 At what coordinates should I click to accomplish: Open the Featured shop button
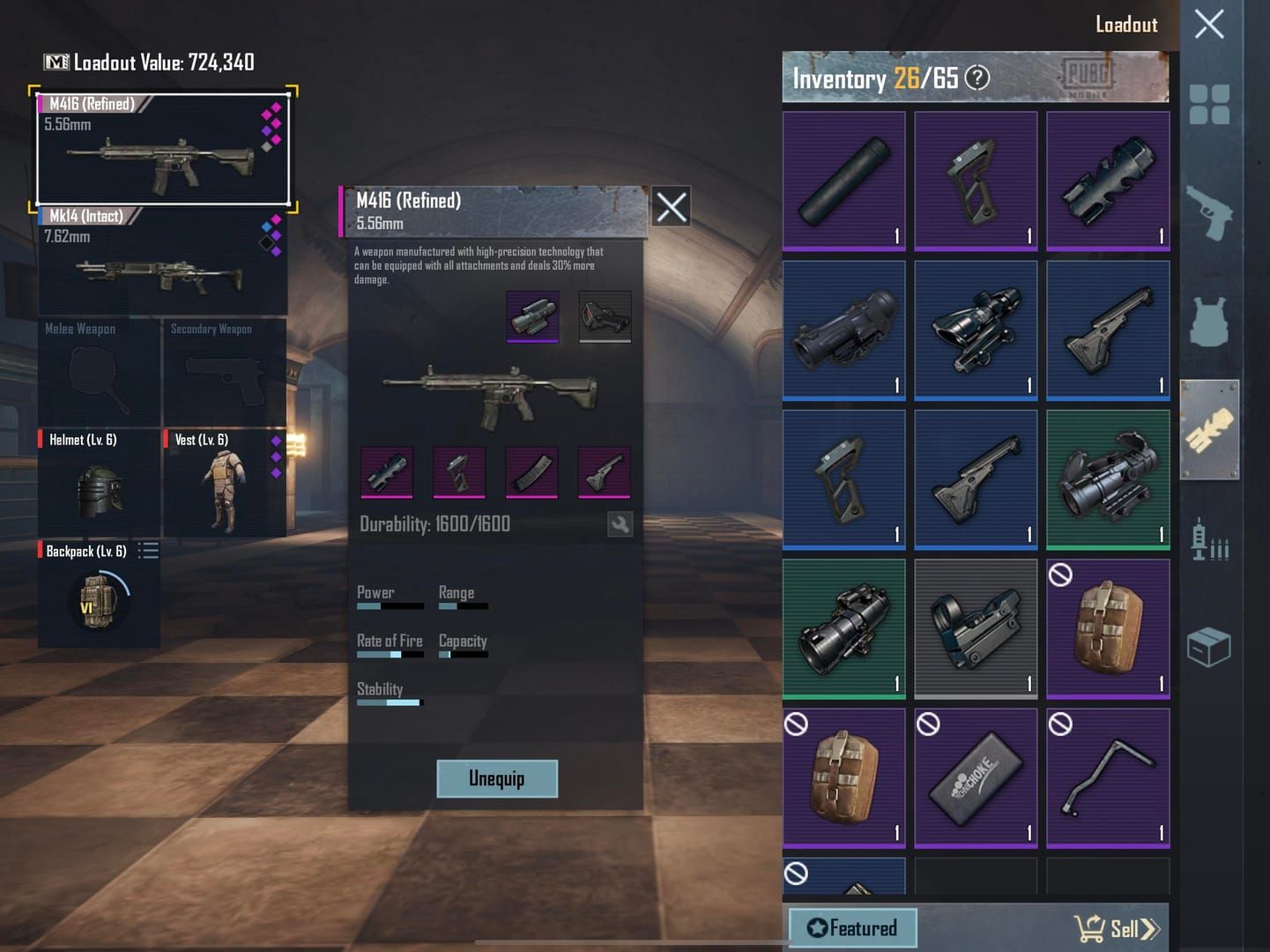pyautogui.click(x=851, y=927)
